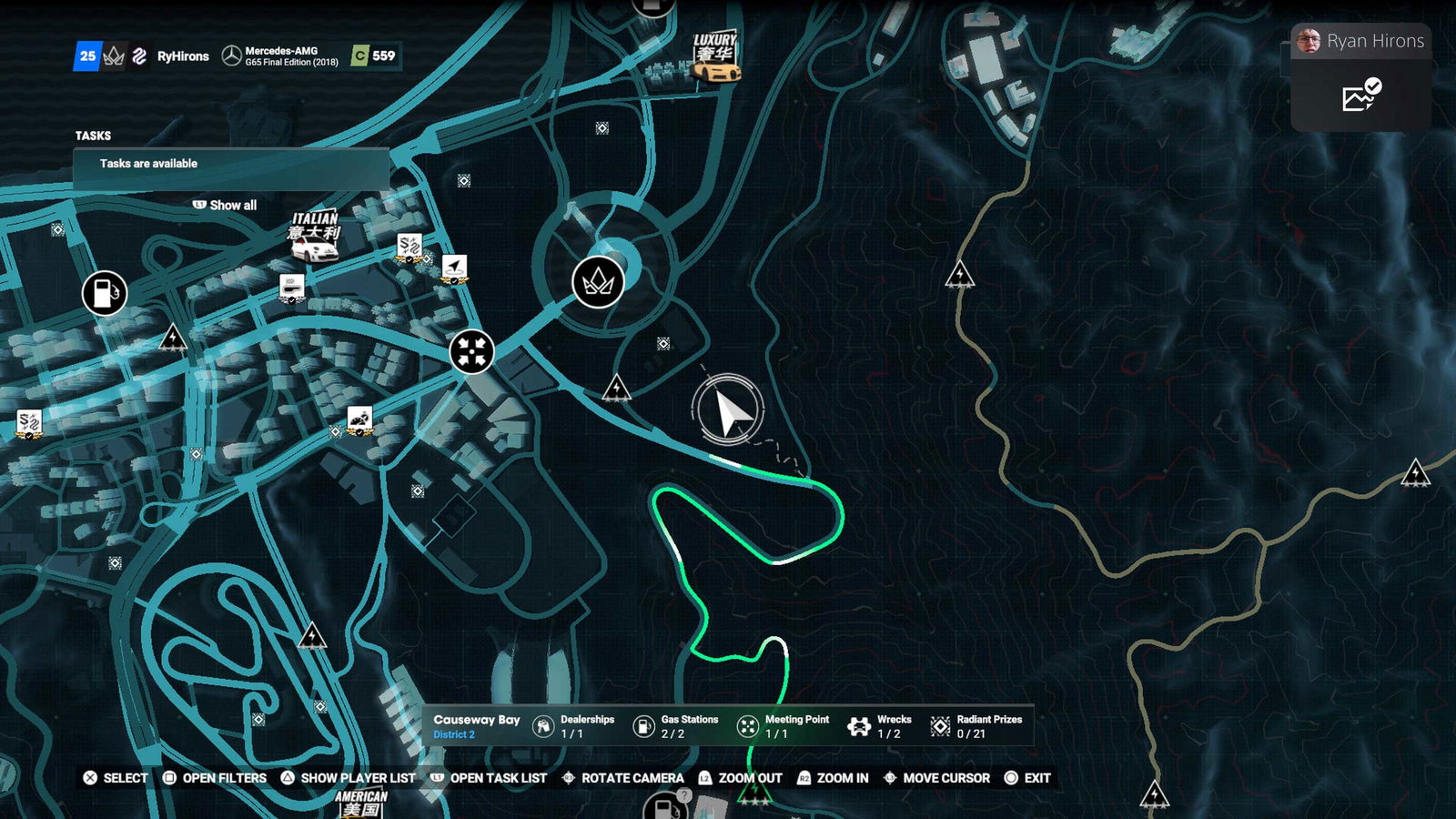Screen dimensions: 1456x819
Task: Open the screenshot captured notification icon
Action: [1360, 96]
